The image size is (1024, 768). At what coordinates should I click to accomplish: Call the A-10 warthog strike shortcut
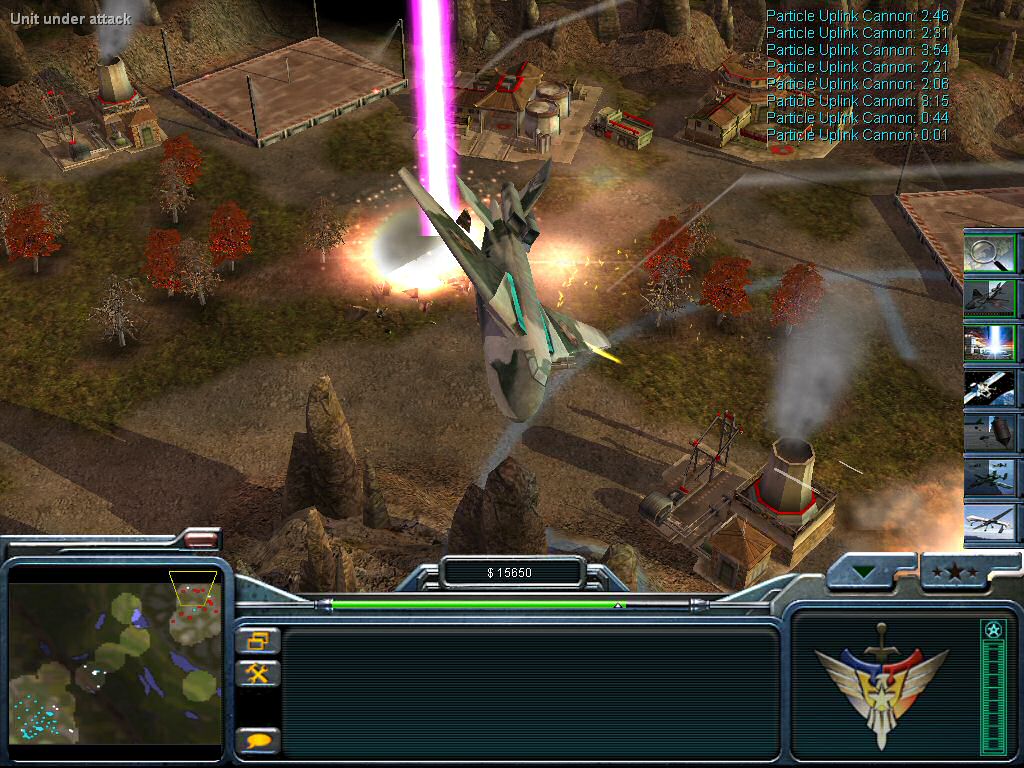click(x=990, y=478)
